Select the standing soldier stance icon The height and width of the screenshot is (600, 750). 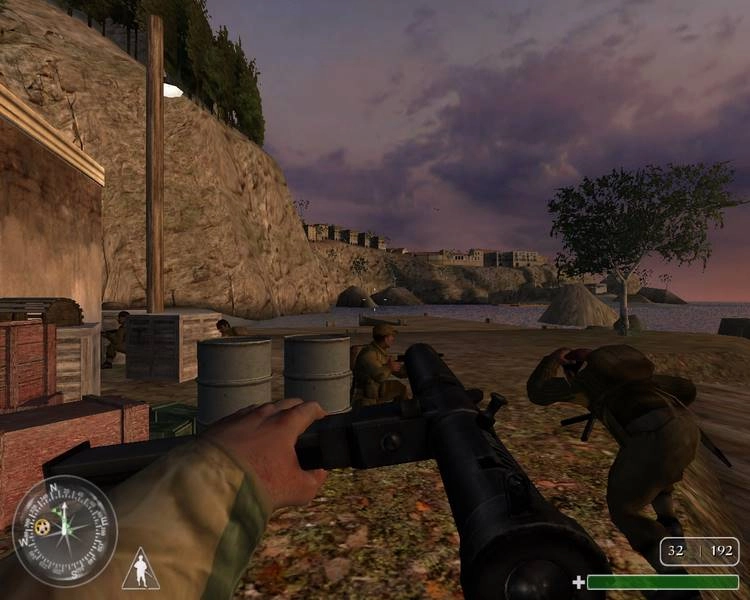140,569
